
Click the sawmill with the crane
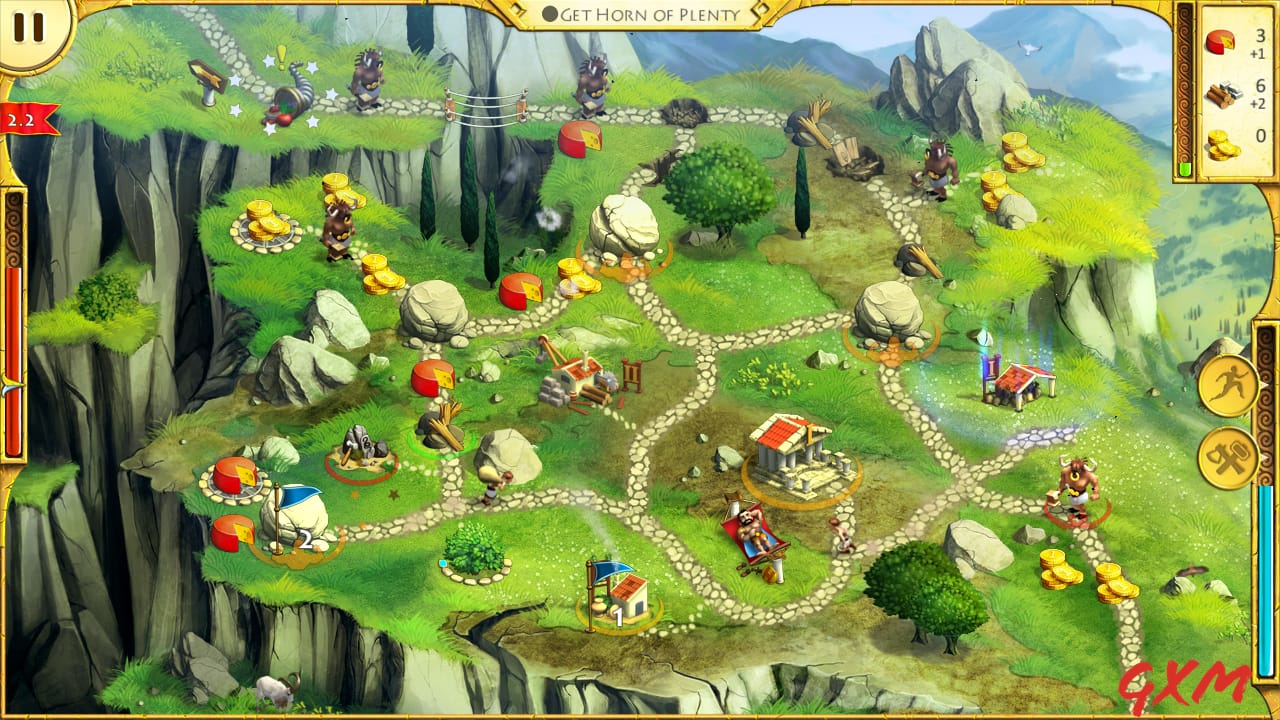[x=580, y=380]
